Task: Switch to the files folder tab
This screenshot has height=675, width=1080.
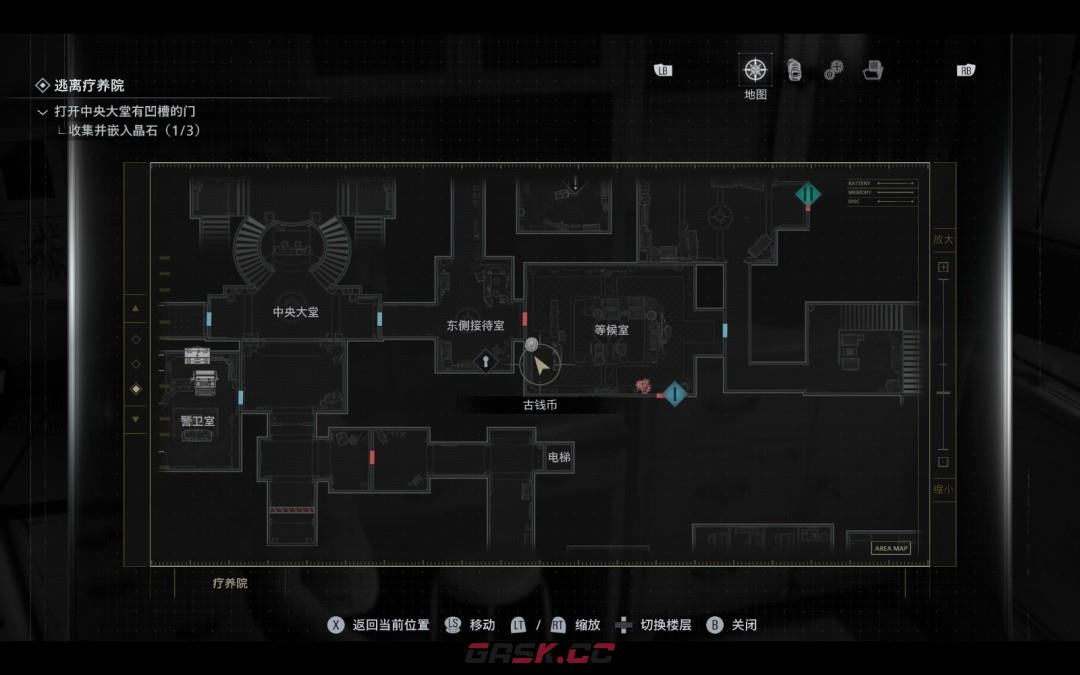Action: (x=874, y=70)
